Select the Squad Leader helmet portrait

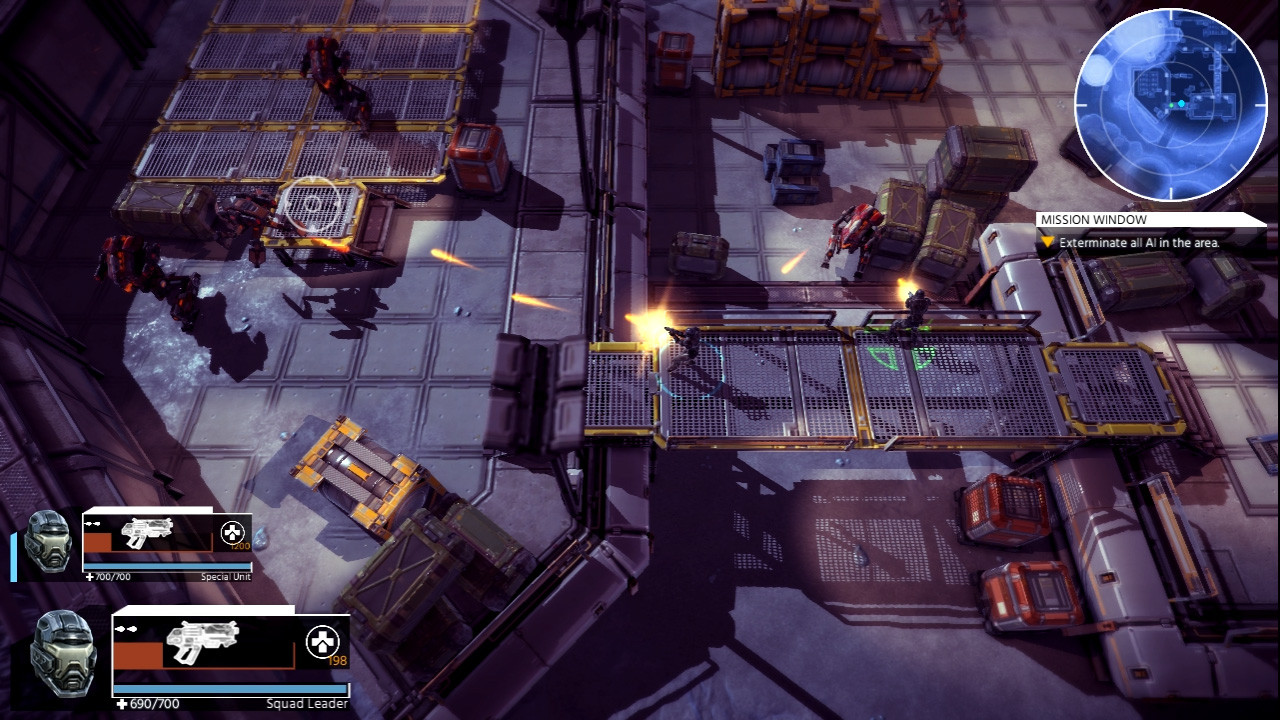click(x=63, y=652)
